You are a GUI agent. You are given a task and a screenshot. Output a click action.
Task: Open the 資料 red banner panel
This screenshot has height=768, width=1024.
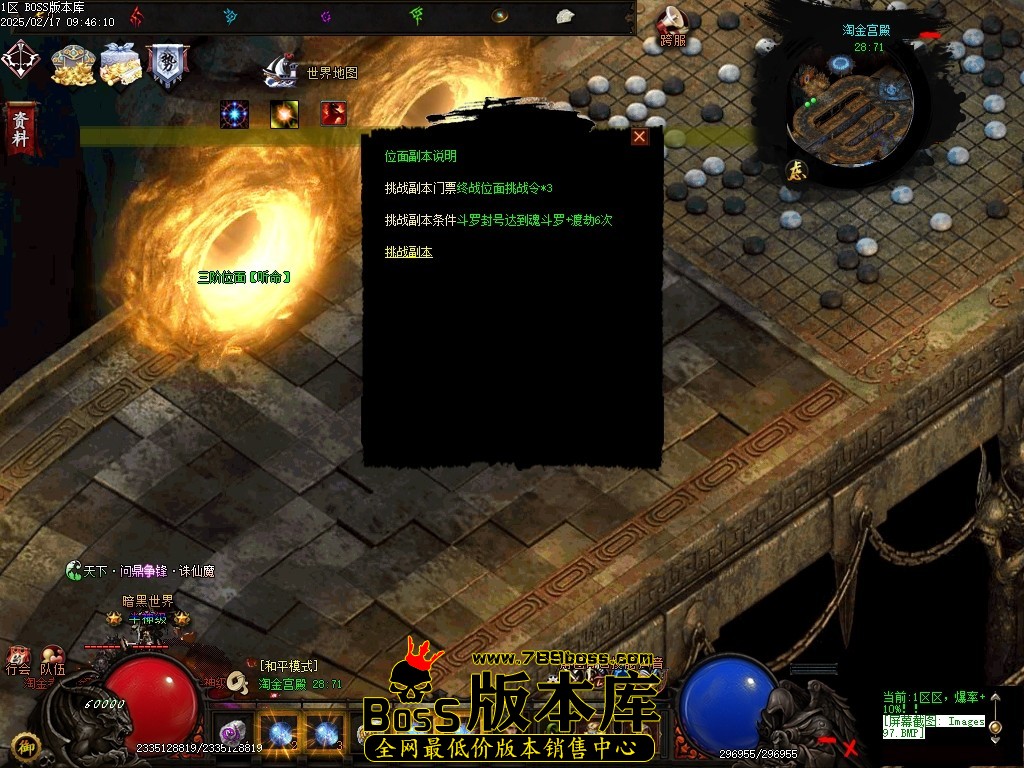click(20, 128)
